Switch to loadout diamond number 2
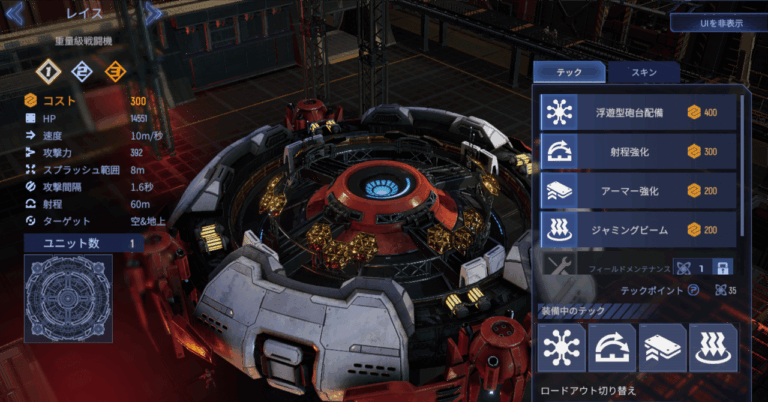 83,71
